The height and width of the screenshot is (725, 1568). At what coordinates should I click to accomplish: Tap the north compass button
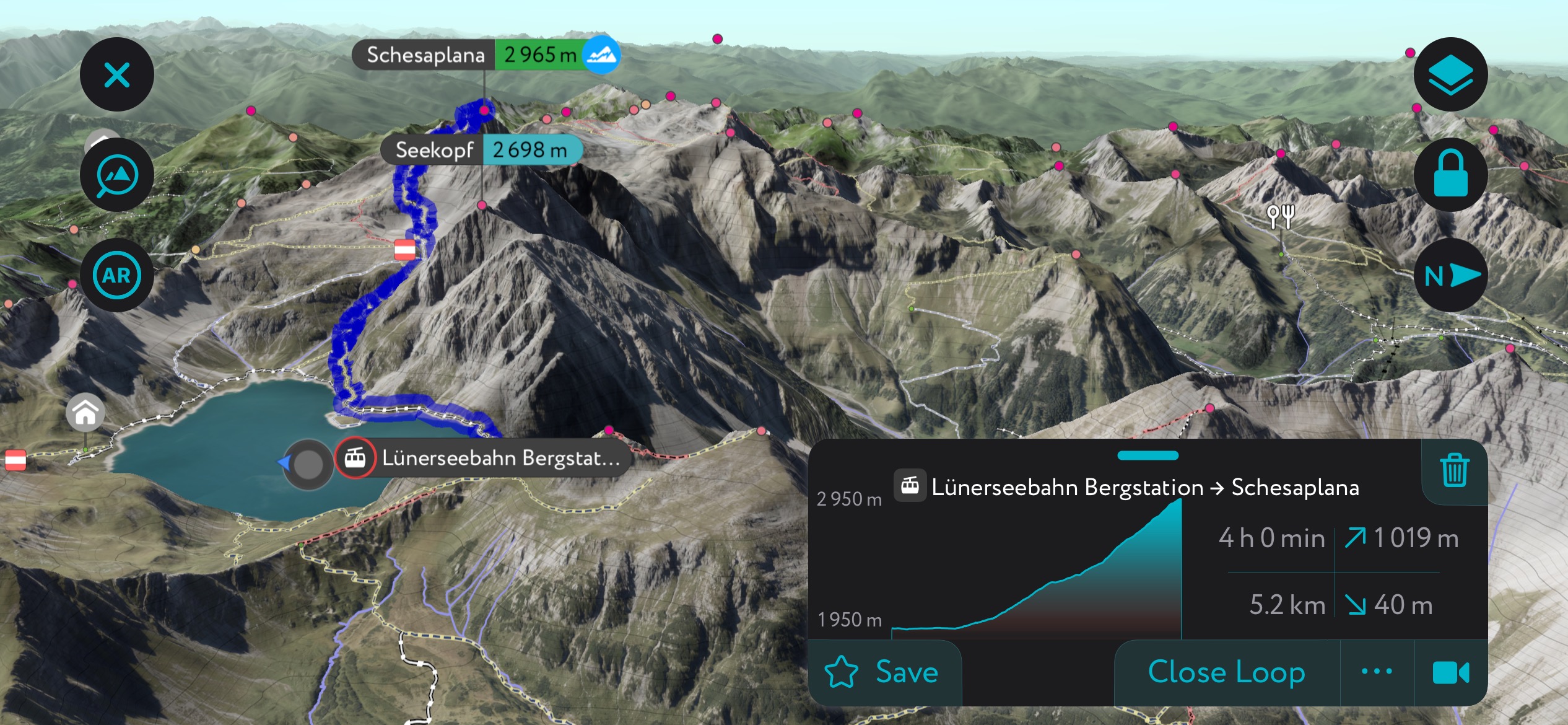tap(1450, 275)
